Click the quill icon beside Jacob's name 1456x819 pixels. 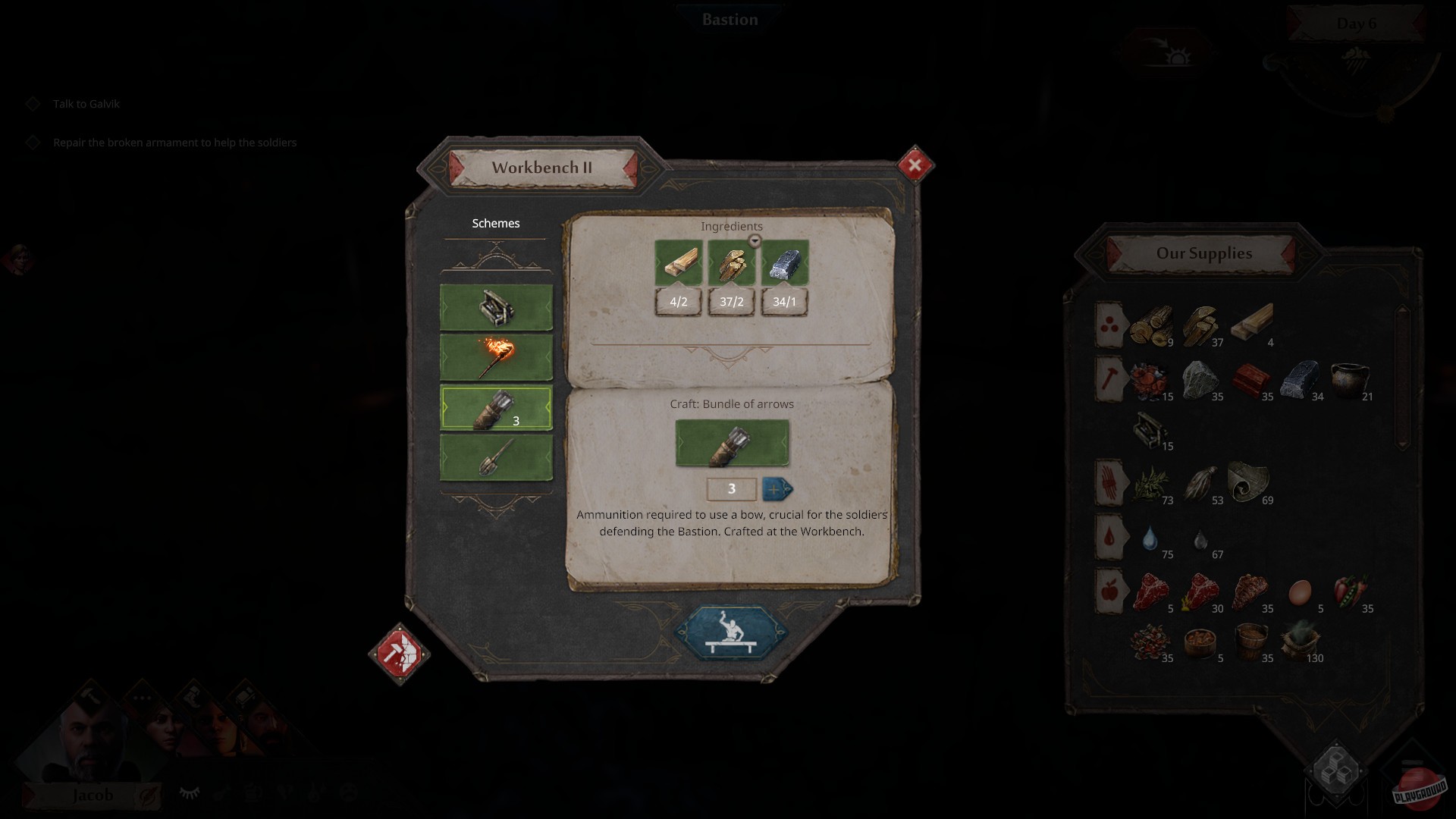pyautogui.click(x=149, y=795)
